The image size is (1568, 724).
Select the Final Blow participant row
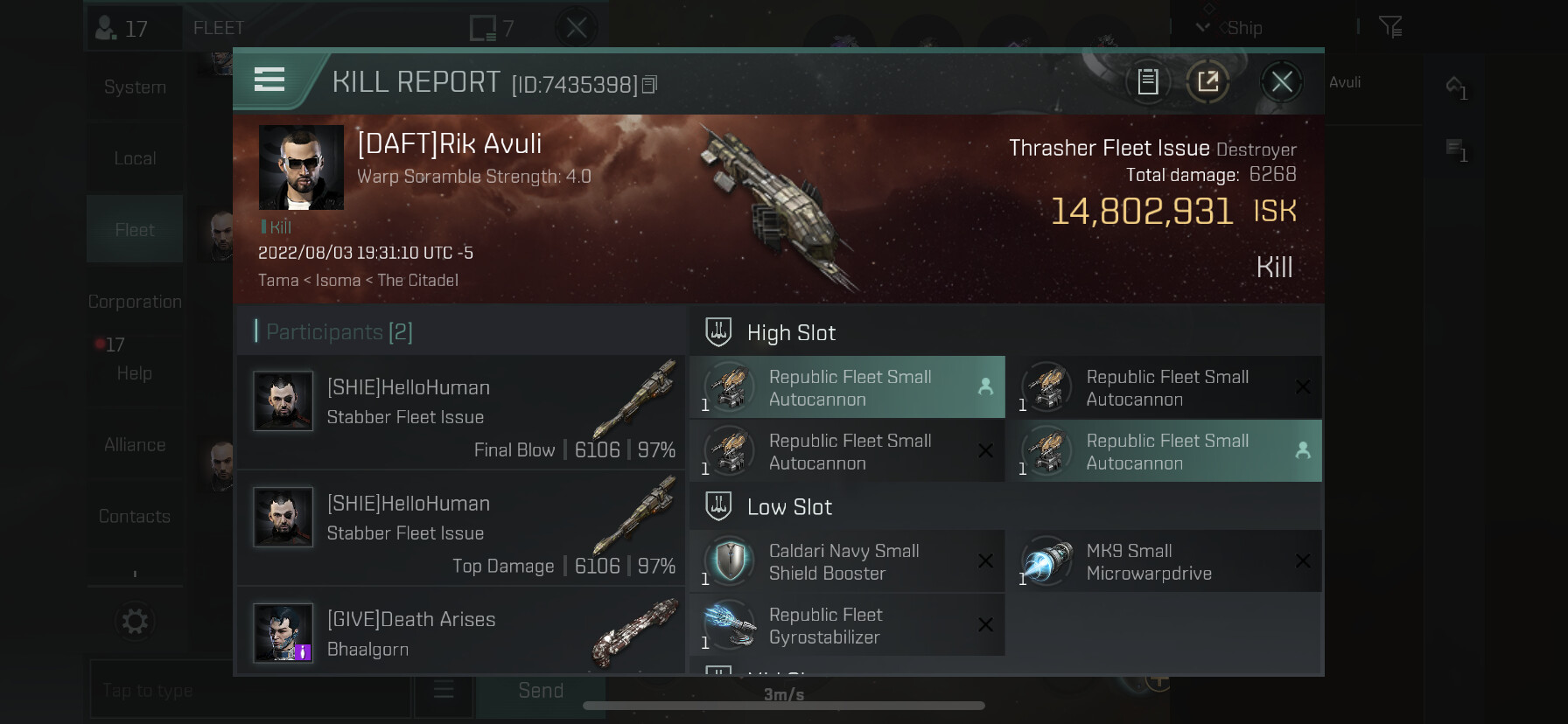(x=461, y=413)
